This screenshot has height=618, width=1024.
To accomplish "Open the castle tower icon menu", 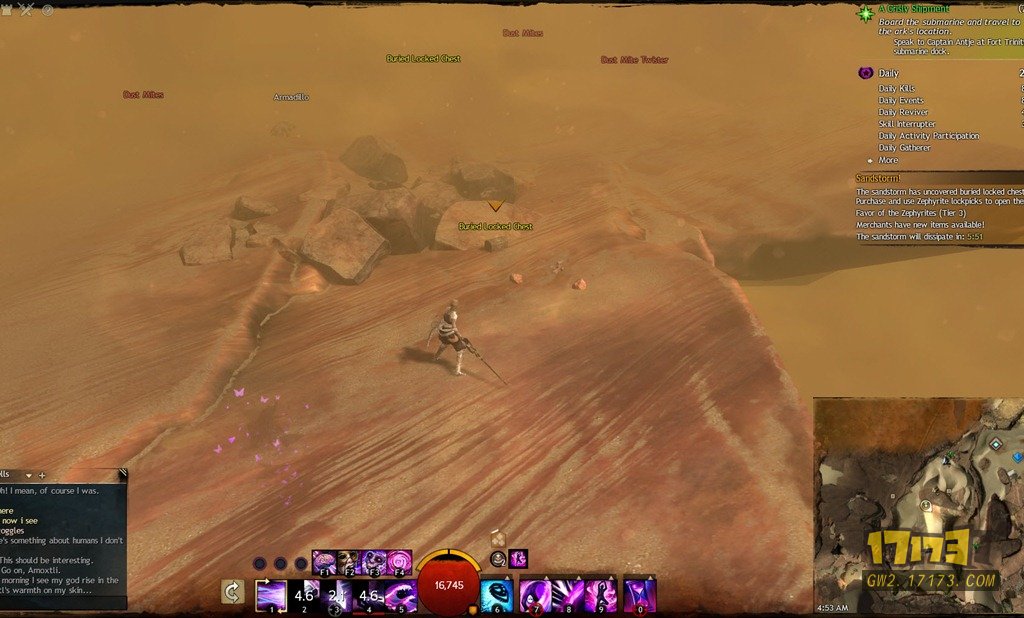I will pyautogui.click(x=8, y=9).
